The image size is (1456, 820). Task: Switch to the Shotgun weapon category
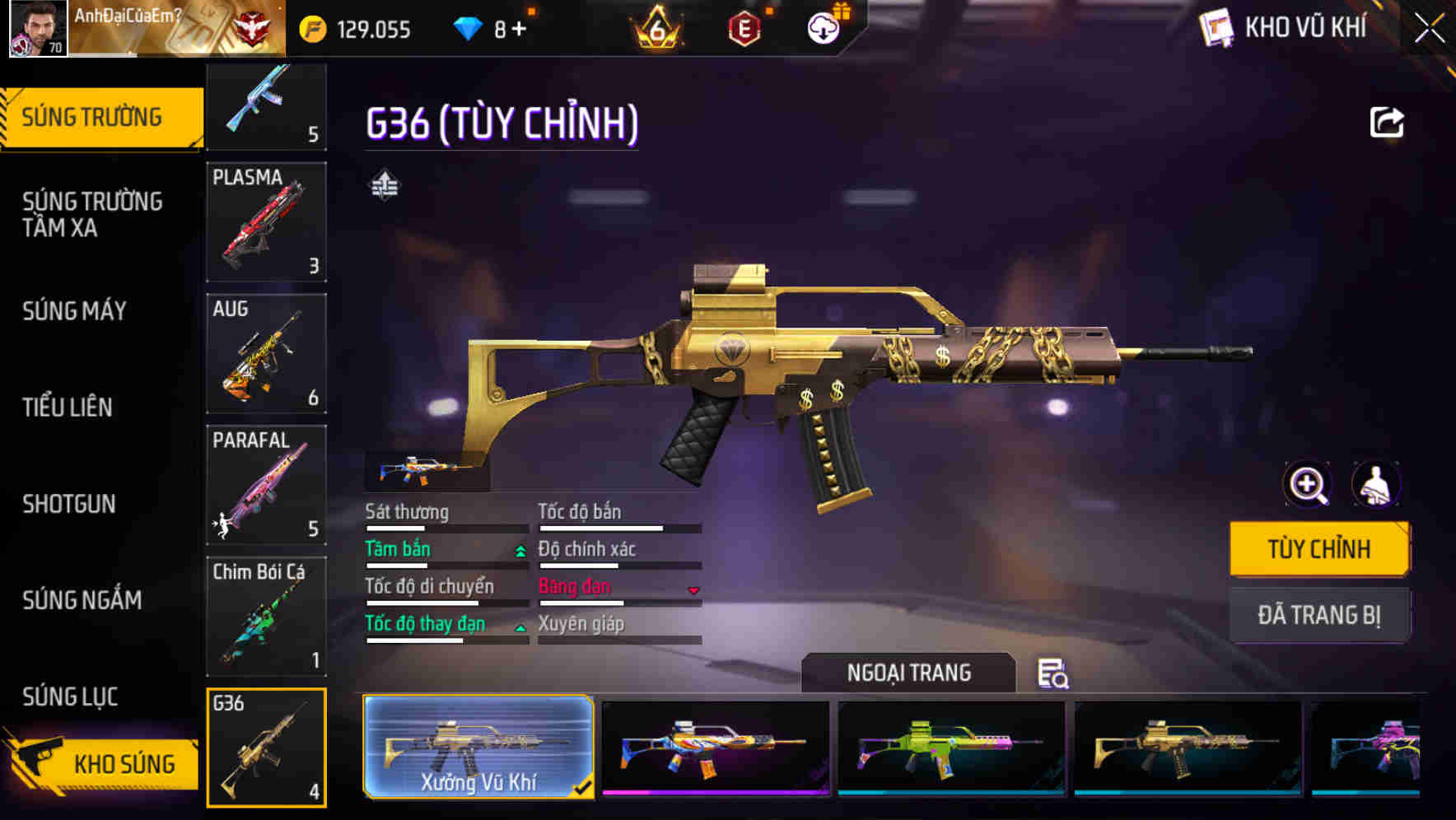(69, 504)
